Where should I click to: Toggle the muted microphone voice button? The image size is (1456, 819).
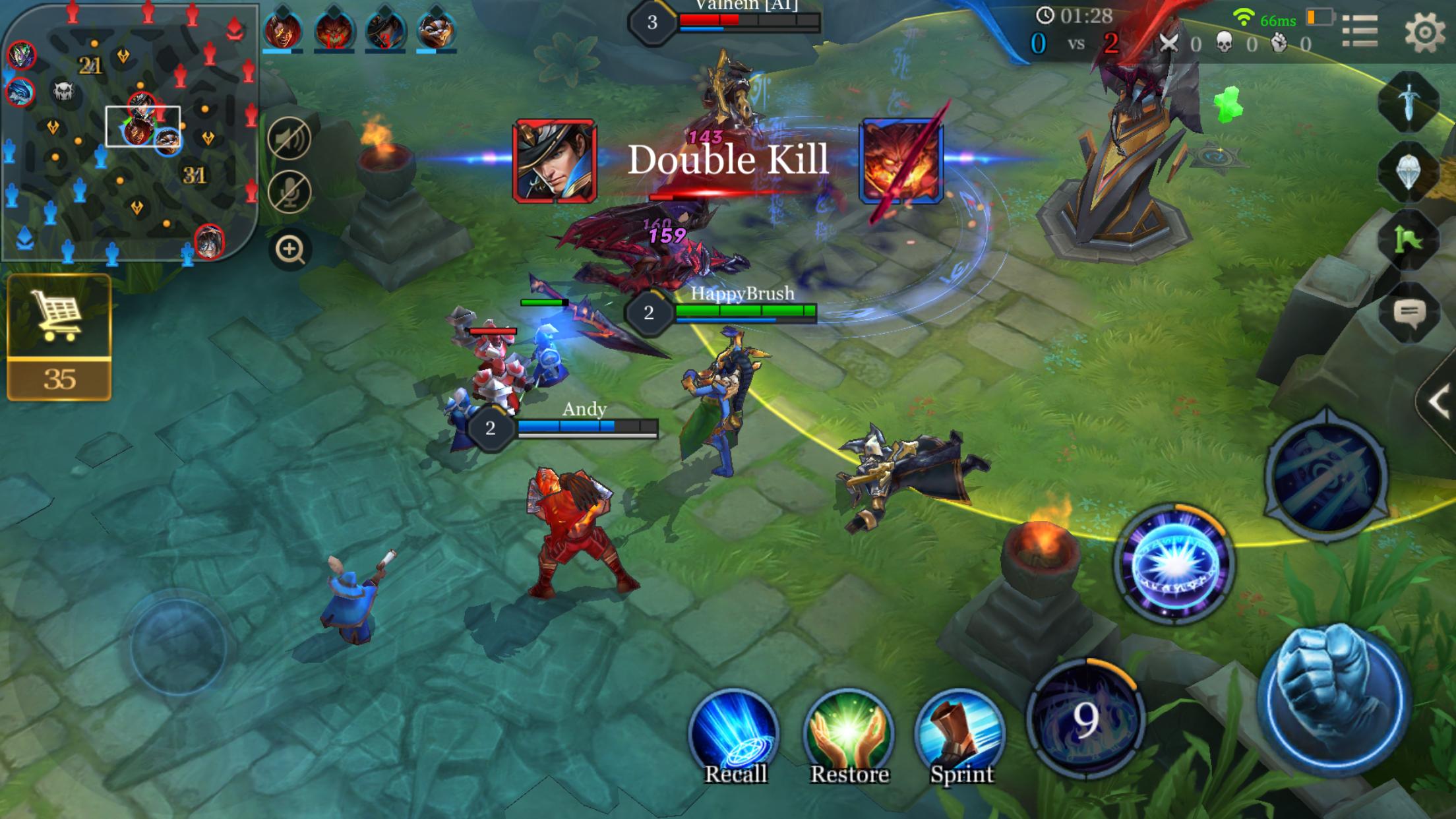(x=289, y=192)
